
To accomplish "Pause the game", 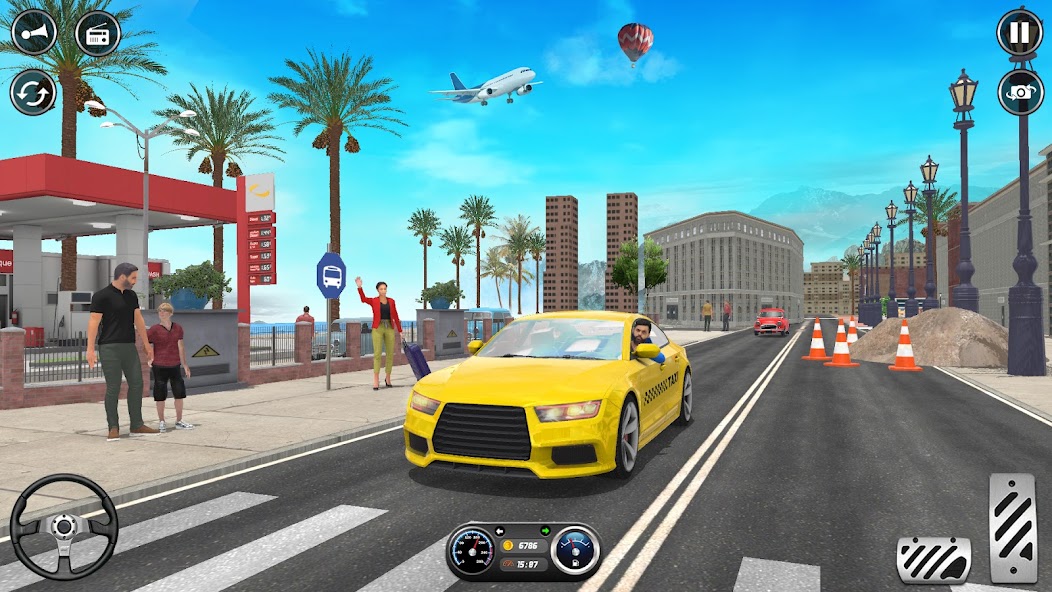I will (1019, 32).
